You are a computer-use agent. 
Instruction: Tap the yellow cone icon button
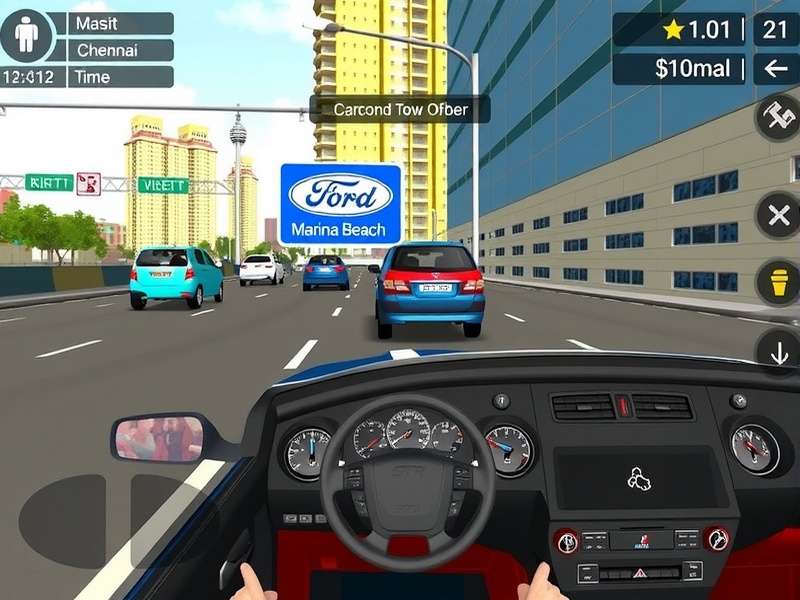click(778, 283)
